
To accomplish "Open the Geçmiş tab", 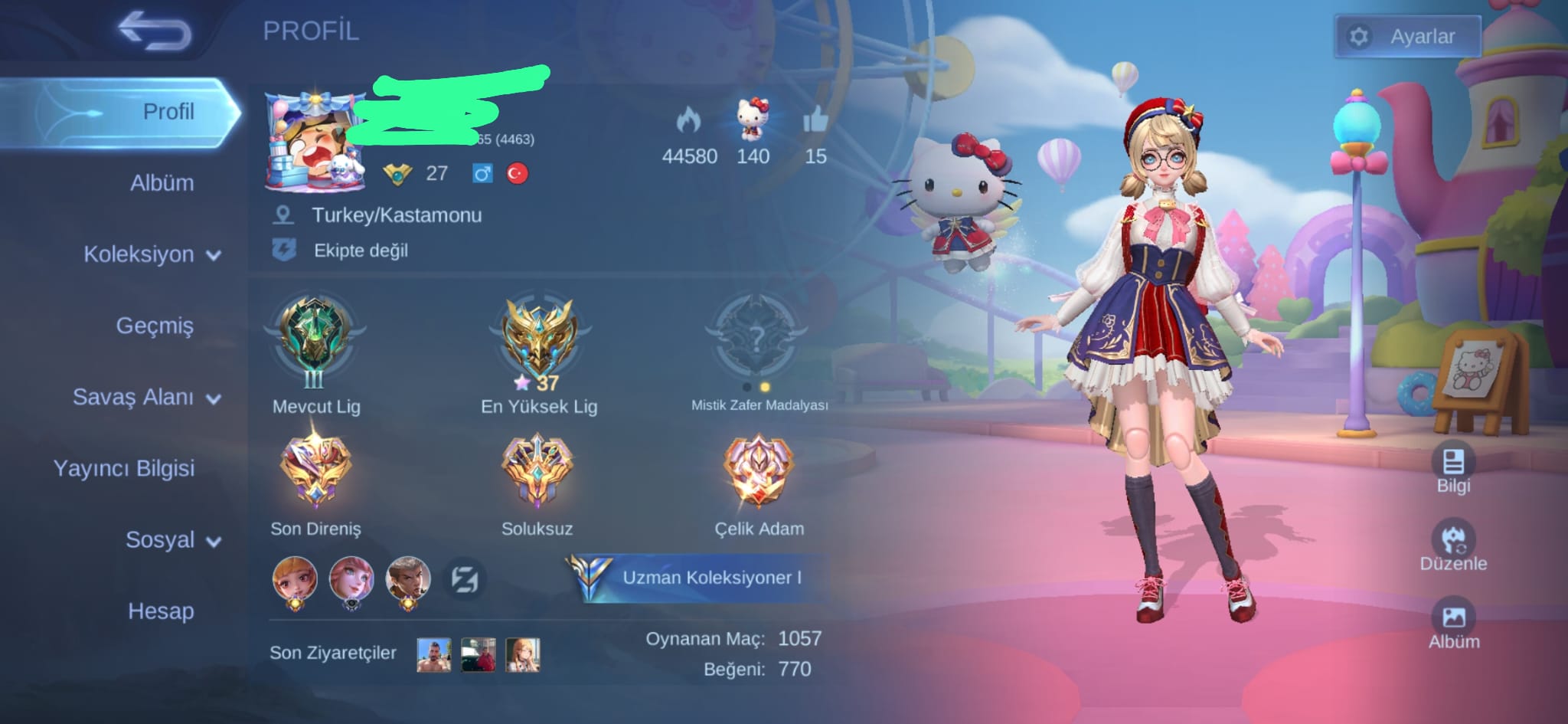I will pyautogui.click(x=155, y=326).
